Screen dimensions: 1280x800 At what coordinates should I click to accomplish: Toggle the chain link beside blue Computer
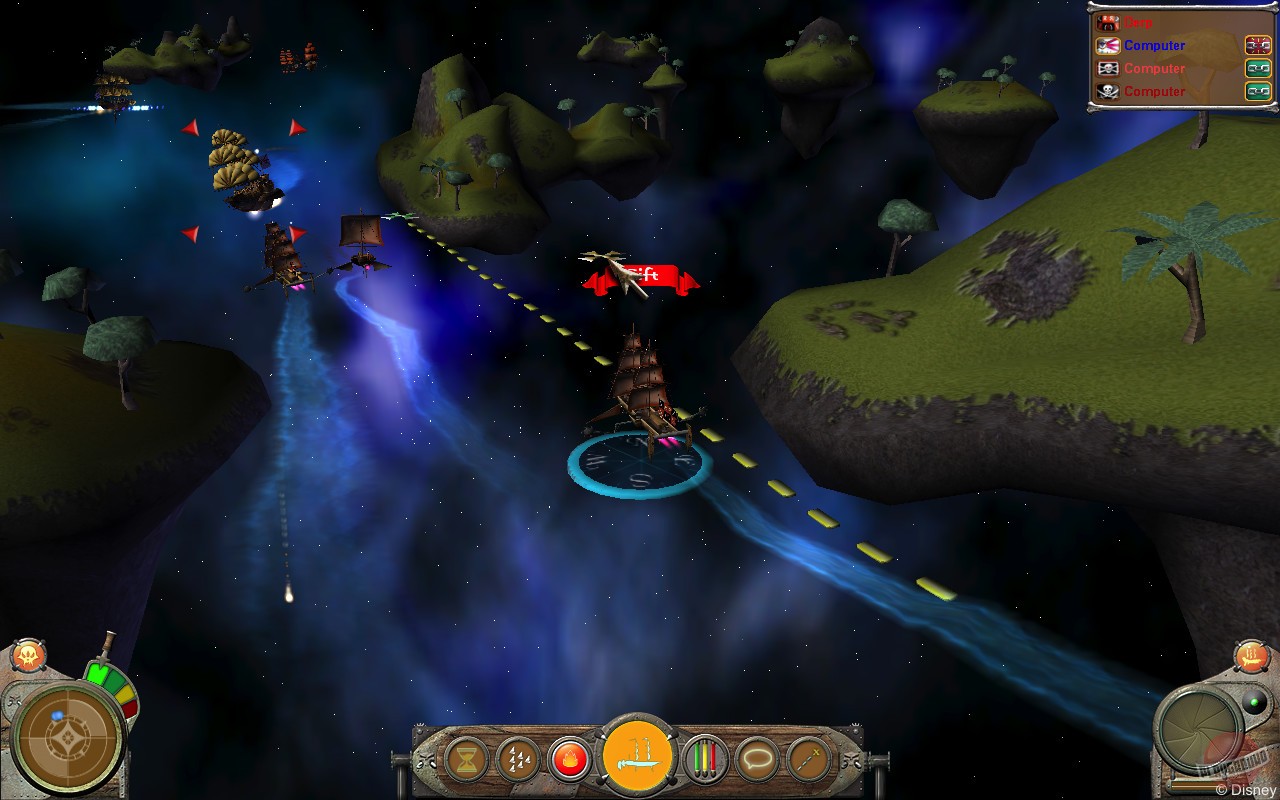click(x=1260, y=45)
